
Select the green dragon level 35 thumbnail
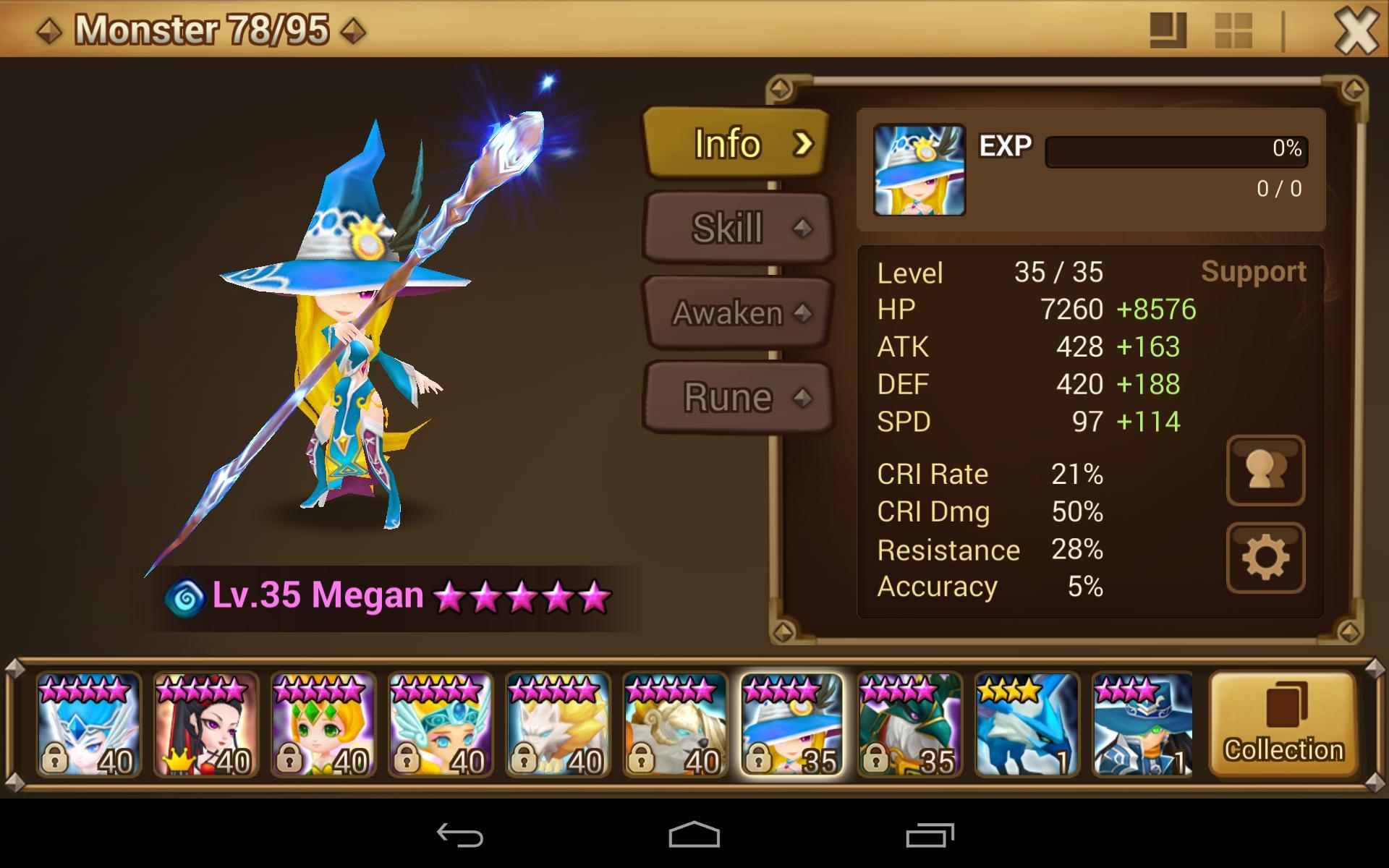coord(909,724)
